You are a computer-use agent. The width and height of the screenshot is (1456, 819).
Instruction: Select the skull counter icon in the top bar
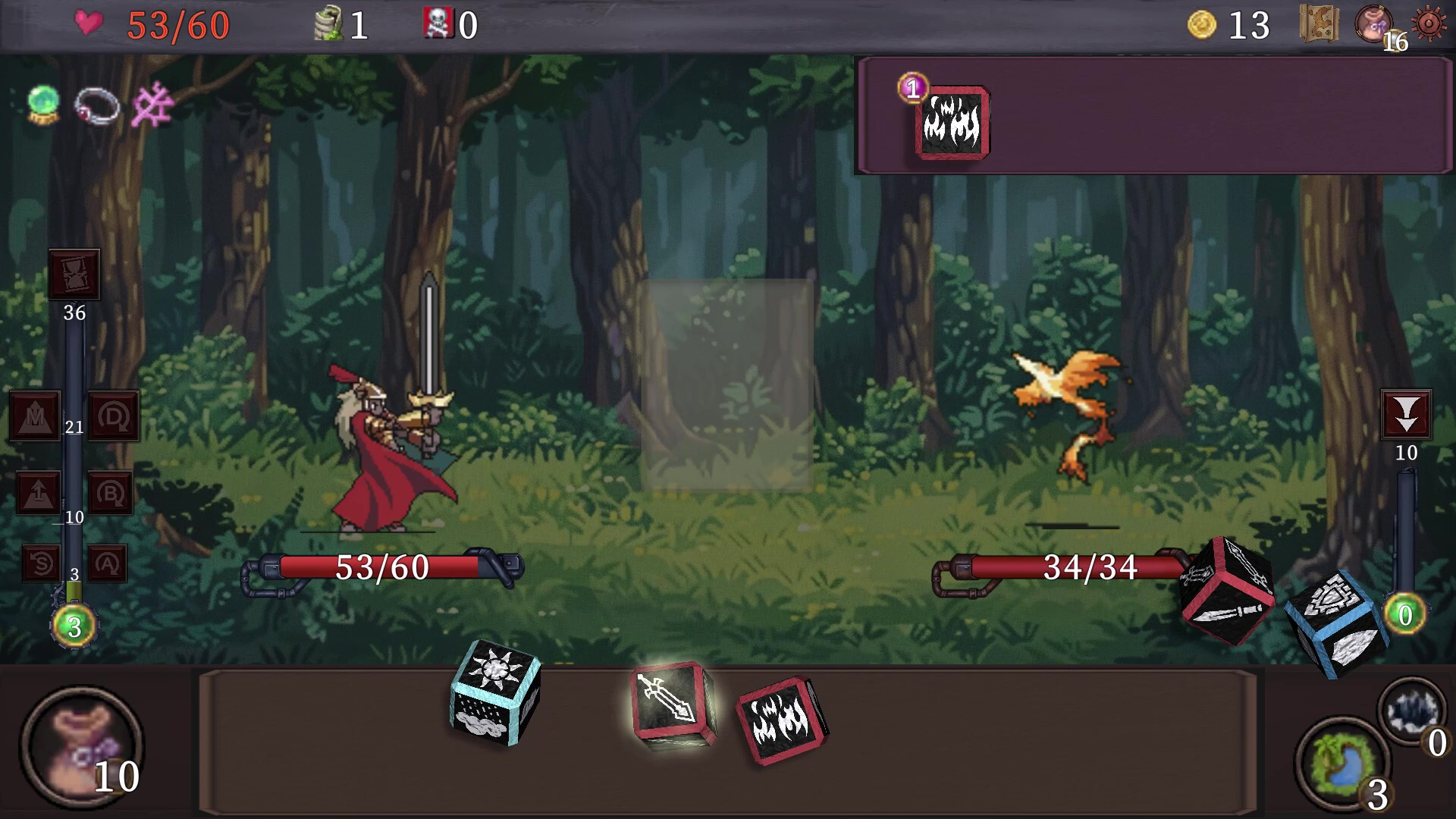coord(438,24)
